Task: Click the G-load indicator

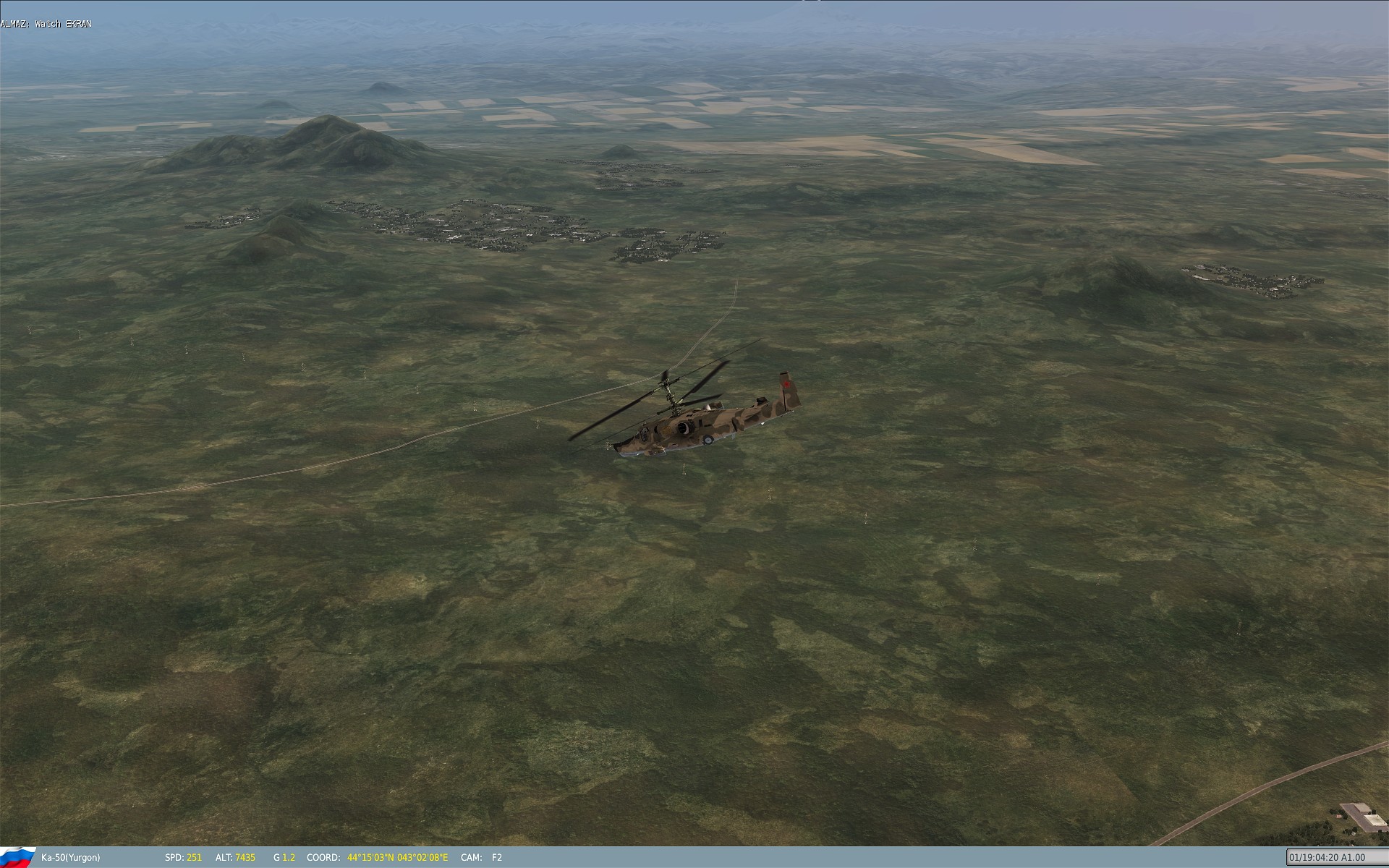Action: point(284,857)
